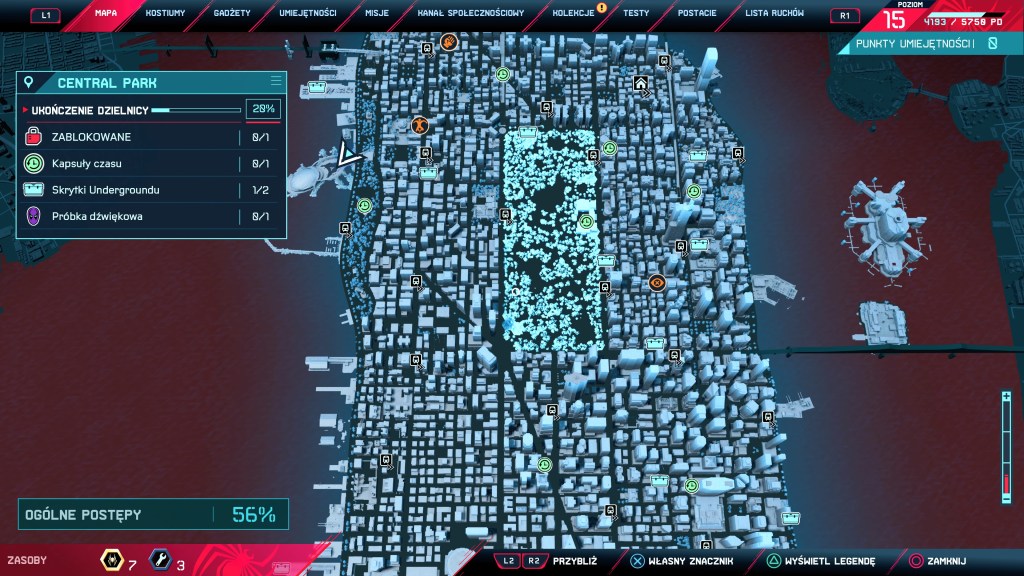This screenshot has width=1024, height=576.
Task: Select the Zablokowane legend row
Action: 152,137
